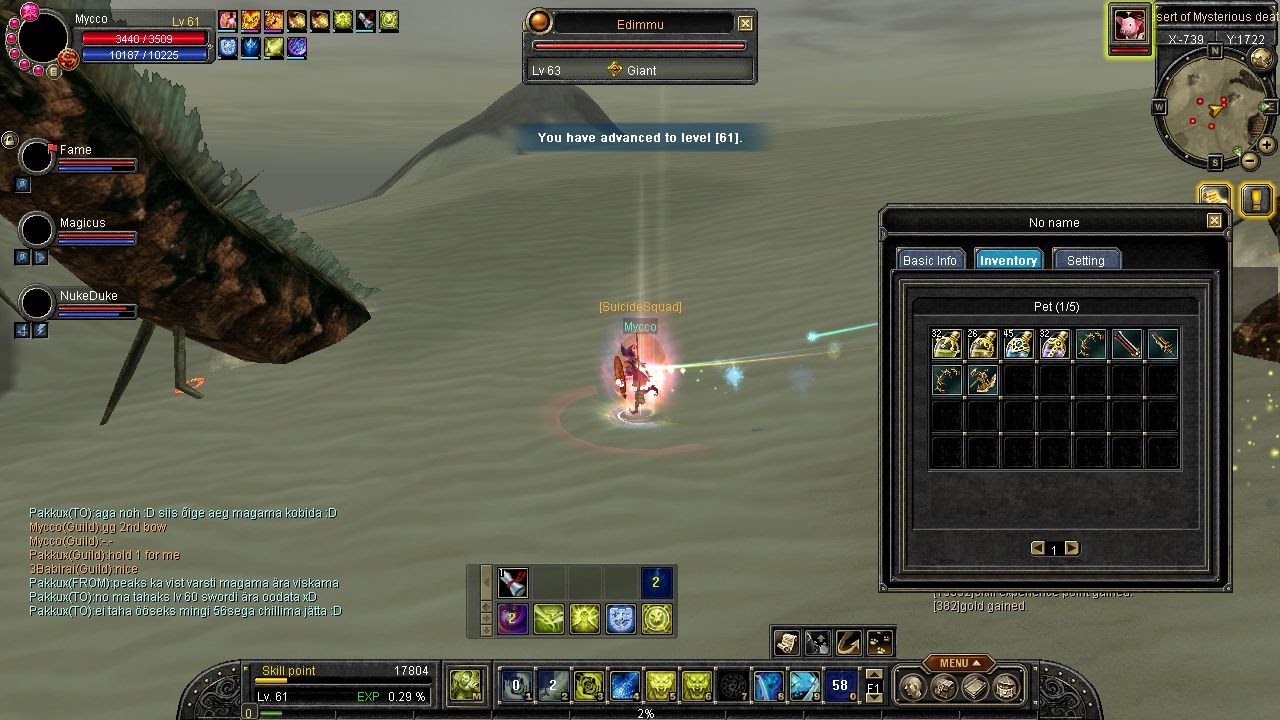Select the red sword in pet inventory
The height and width of the screenshot is (720, 1280).
[1127, 345]
